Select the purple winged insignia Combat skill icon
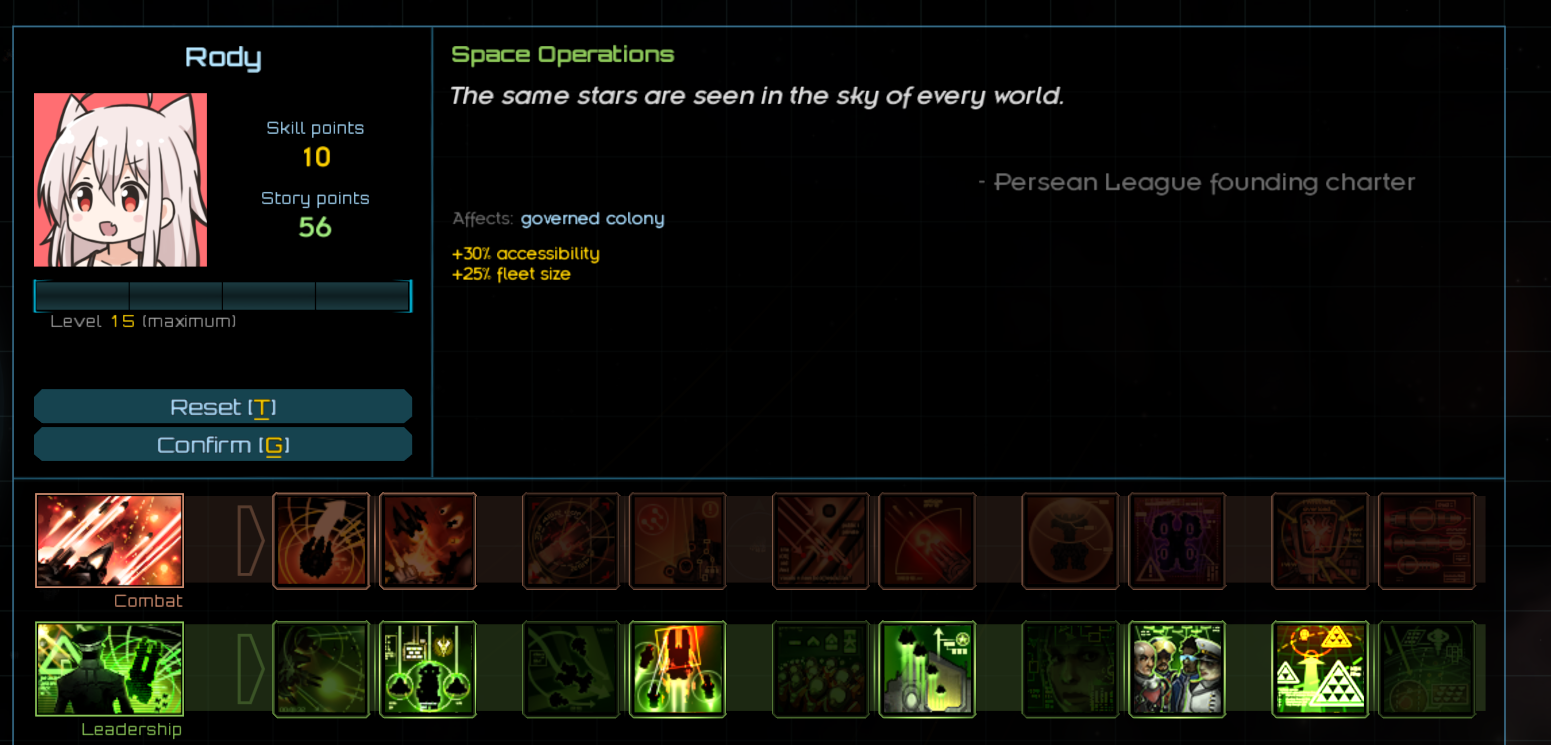The image size is (1551, 745). [1177, 540]
